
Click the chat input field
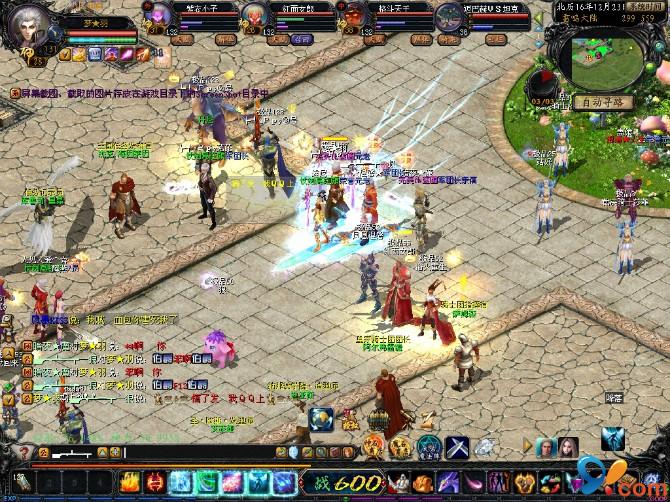[200, 453]
